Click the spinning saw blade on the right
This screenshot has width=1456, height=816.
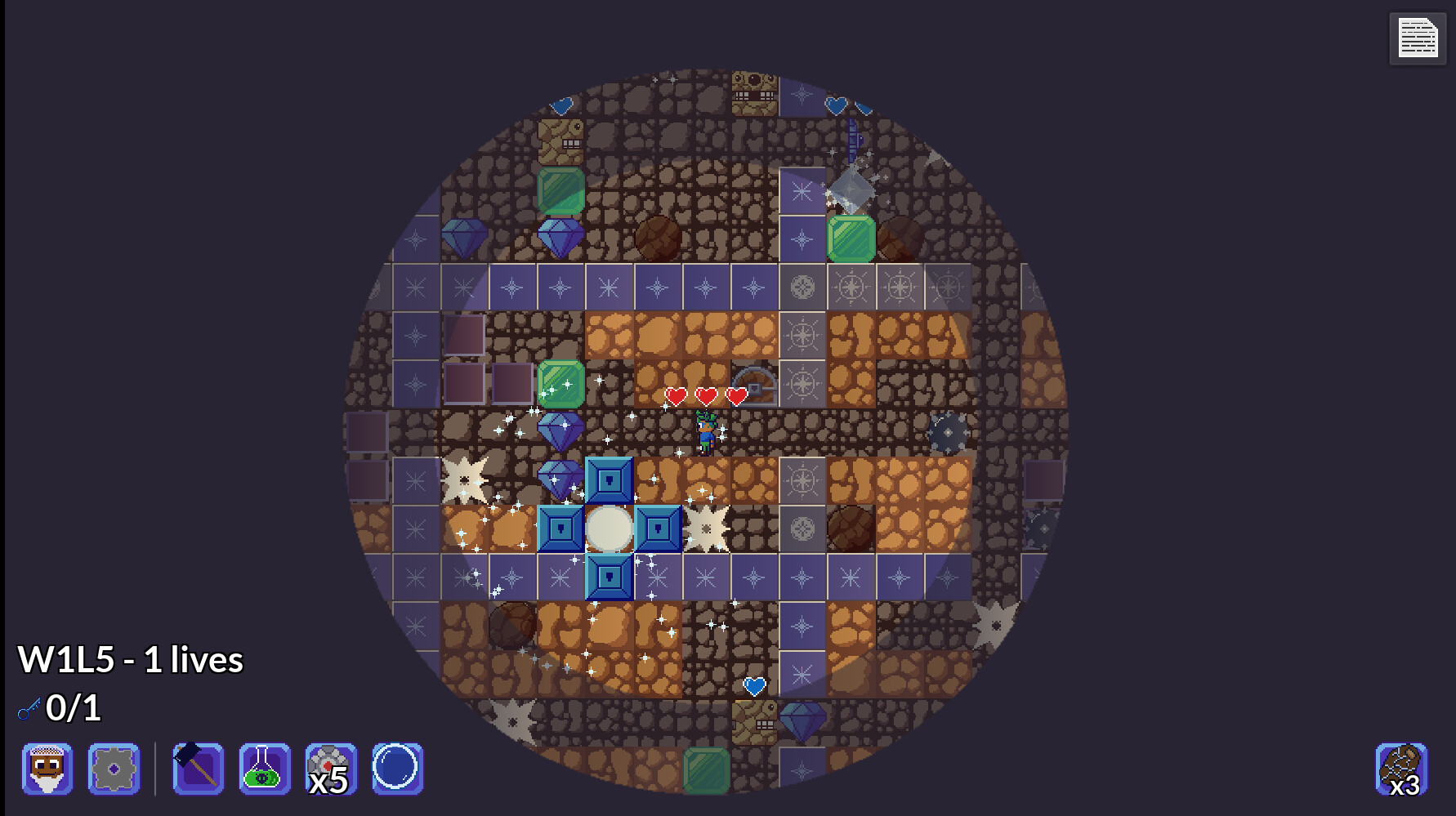click(946, 431)
